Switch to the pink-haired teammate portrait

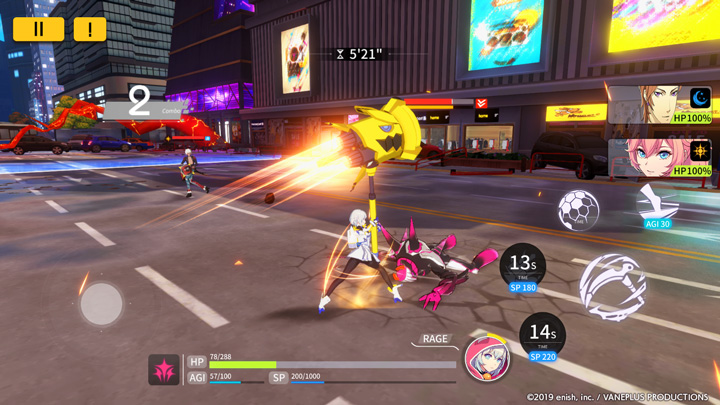(660, 158)
